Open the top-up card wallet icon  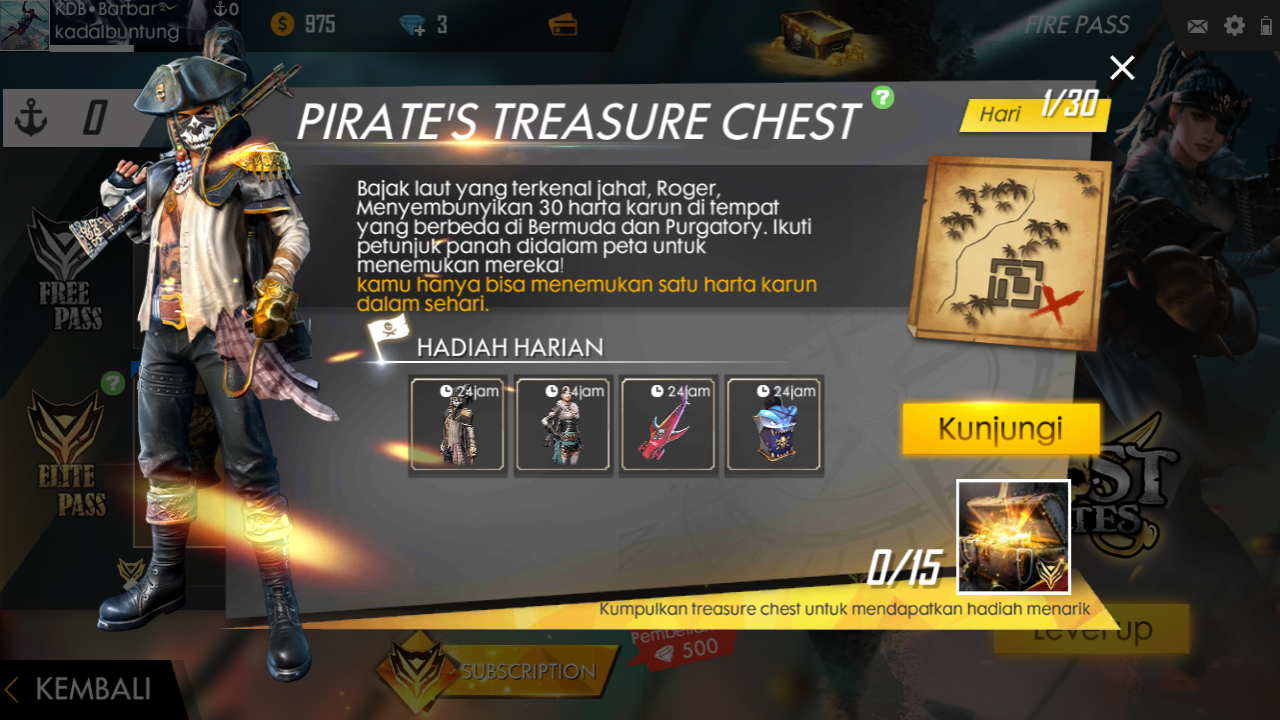click(563, 27)
